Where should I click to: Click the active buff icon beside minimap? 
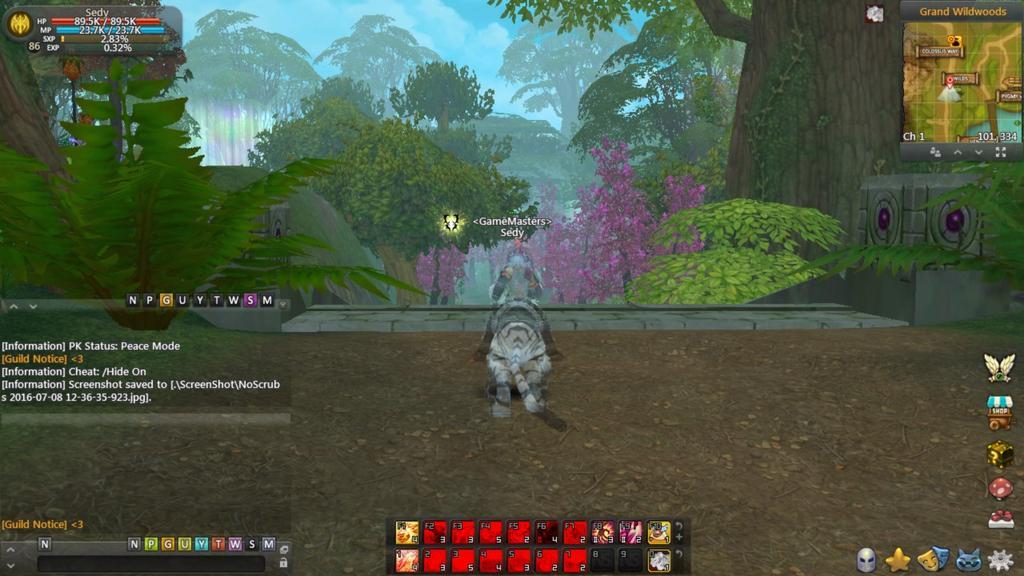pyautogui.click(x=875, y=14)
